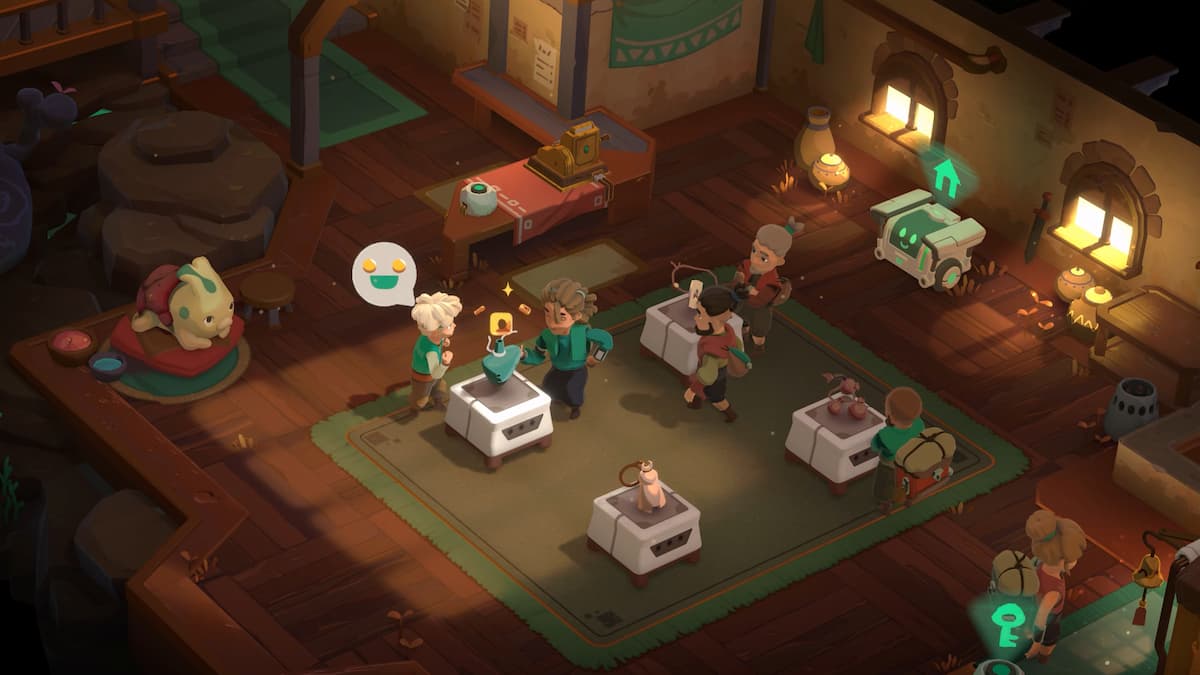Click the customer's happy face reaction bubble
This screenshot has width=1200, height=675.
pyautogui.click(x=384, y=273)
